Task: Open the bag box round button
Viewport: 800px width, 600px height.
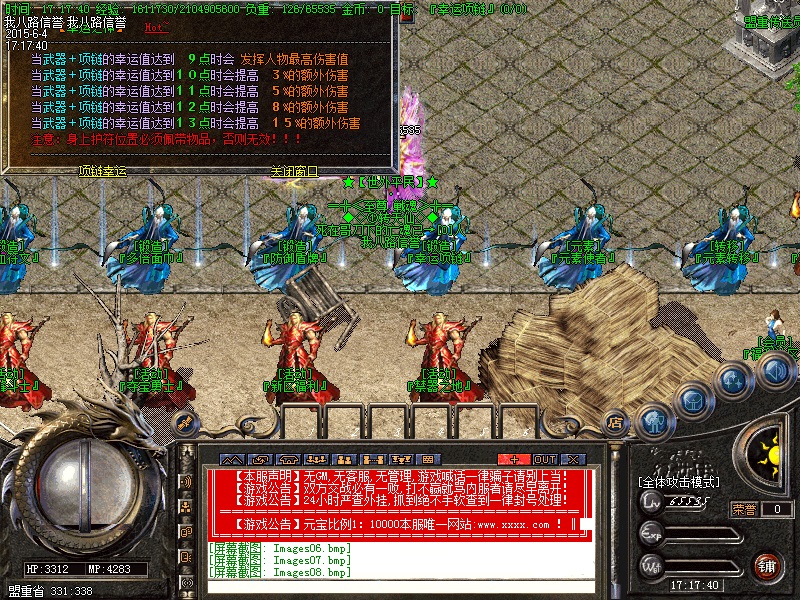Action: pos(691,399)
